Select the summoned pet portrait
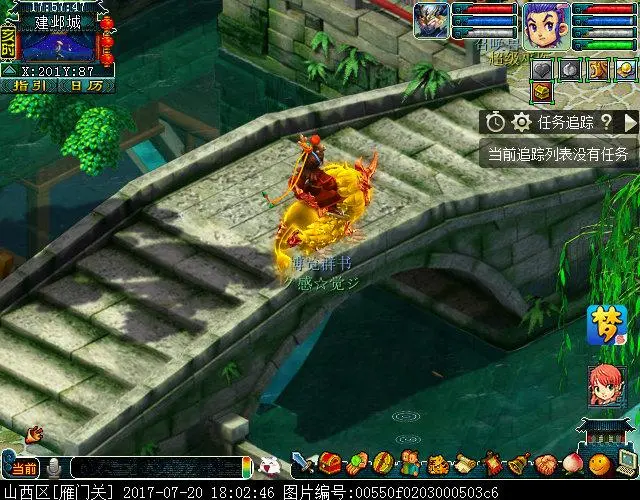Screen dimensions: 640x500 pyautogui.click(x=432, y=22)
